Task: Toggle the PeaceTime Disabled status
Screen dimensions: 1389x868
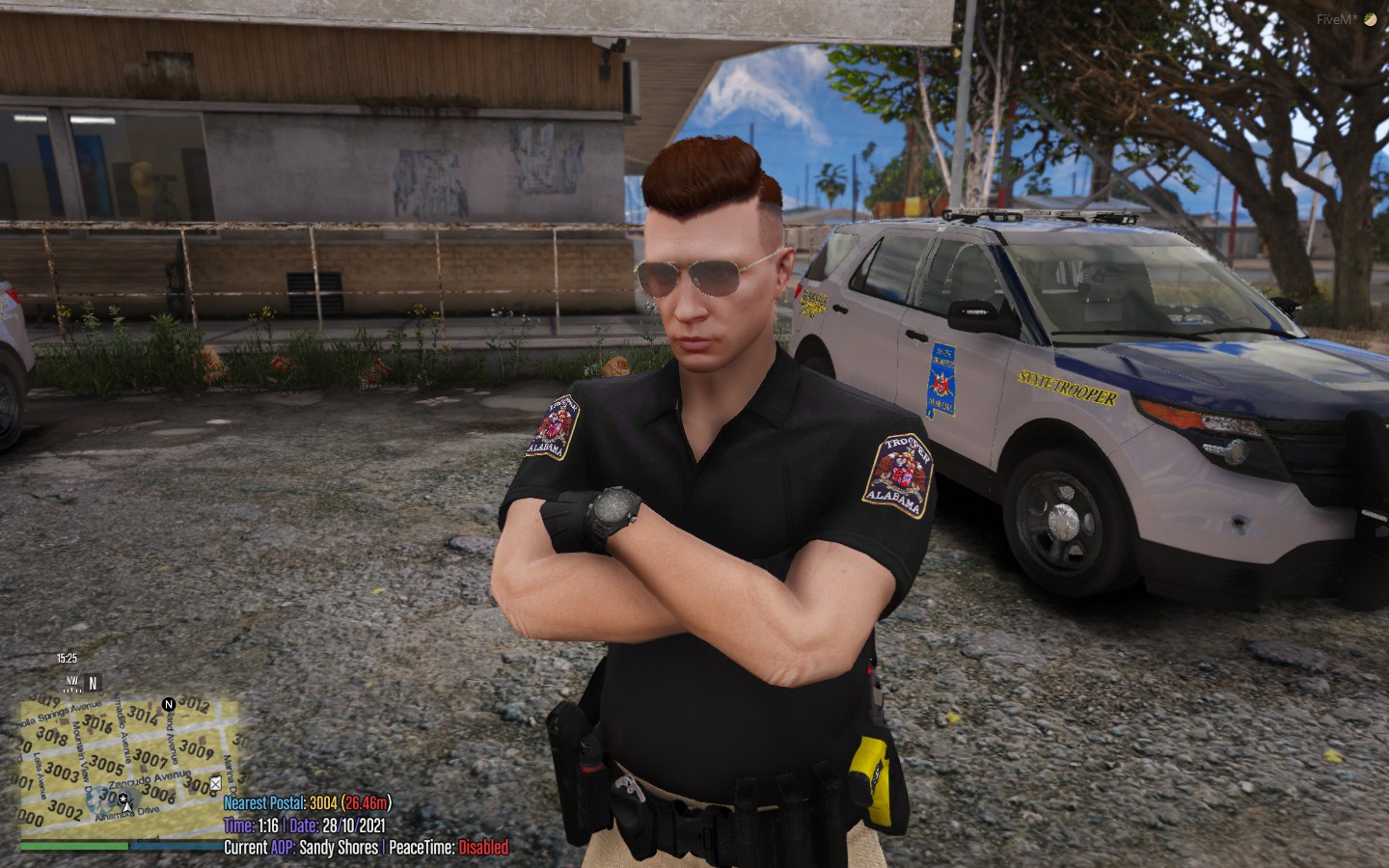Action: (481, 848)
